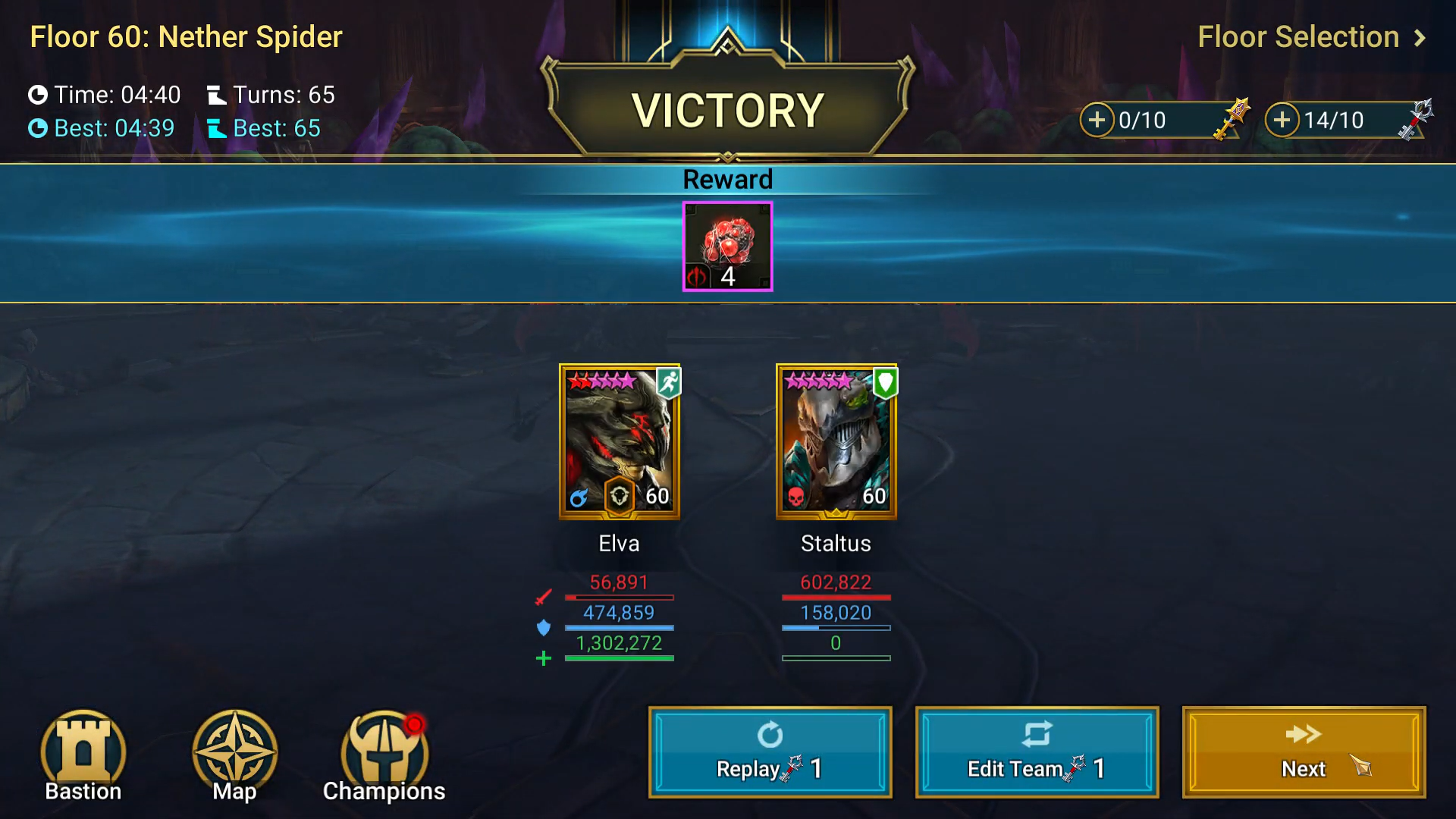Add more gold keys with plus button
The image size is (1456, 819).
pyautogui.click(x=1097, y=120)
